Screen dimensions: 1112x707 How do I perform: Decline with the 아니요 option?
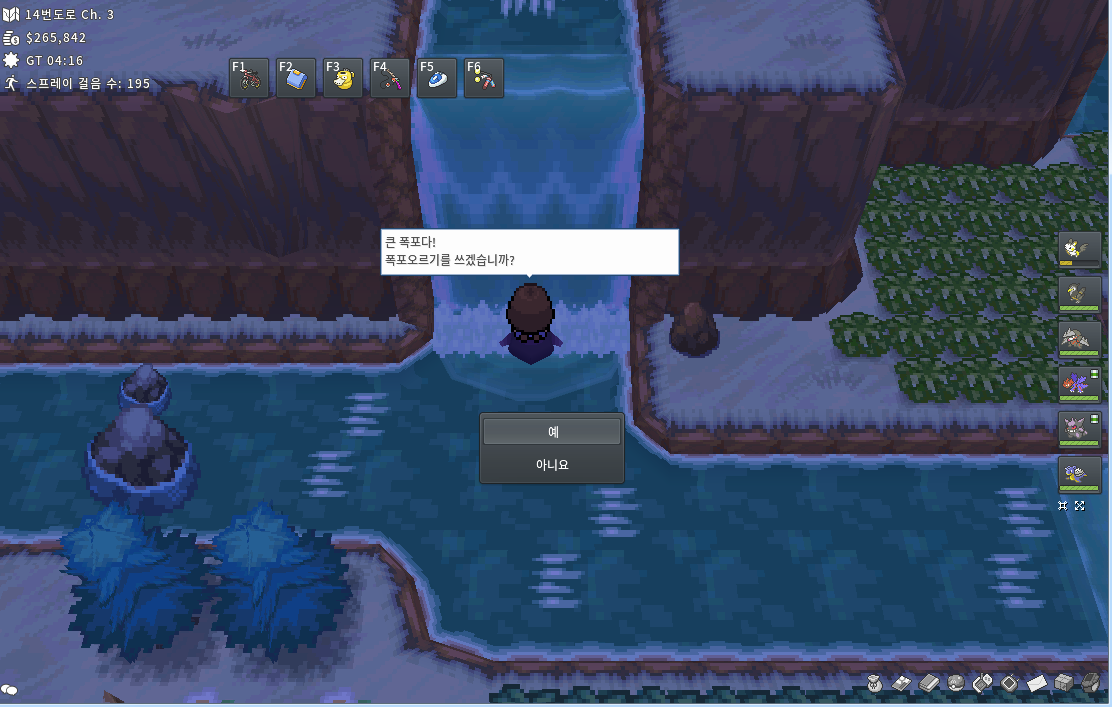(552, 465)
